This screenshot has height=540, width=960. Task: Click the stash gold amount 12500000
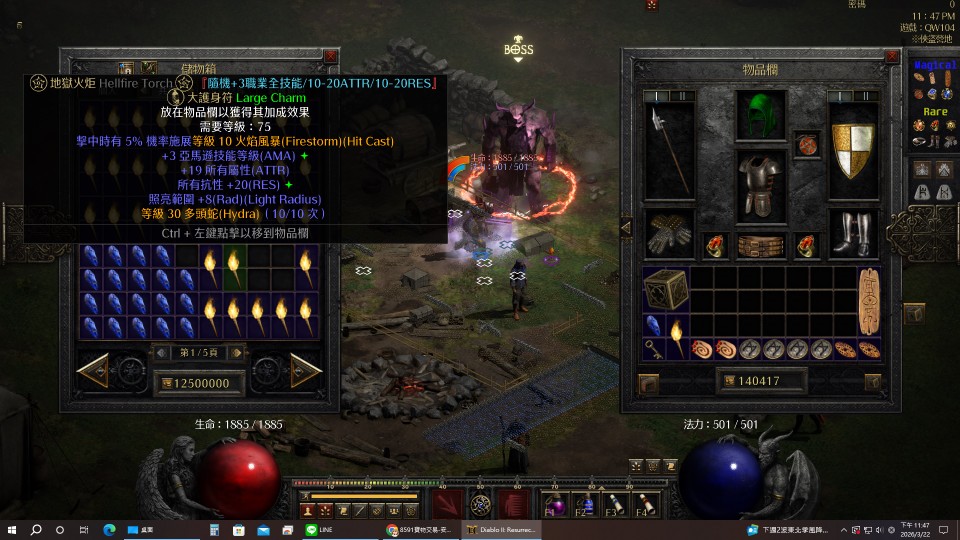click(x=196, y=383)
